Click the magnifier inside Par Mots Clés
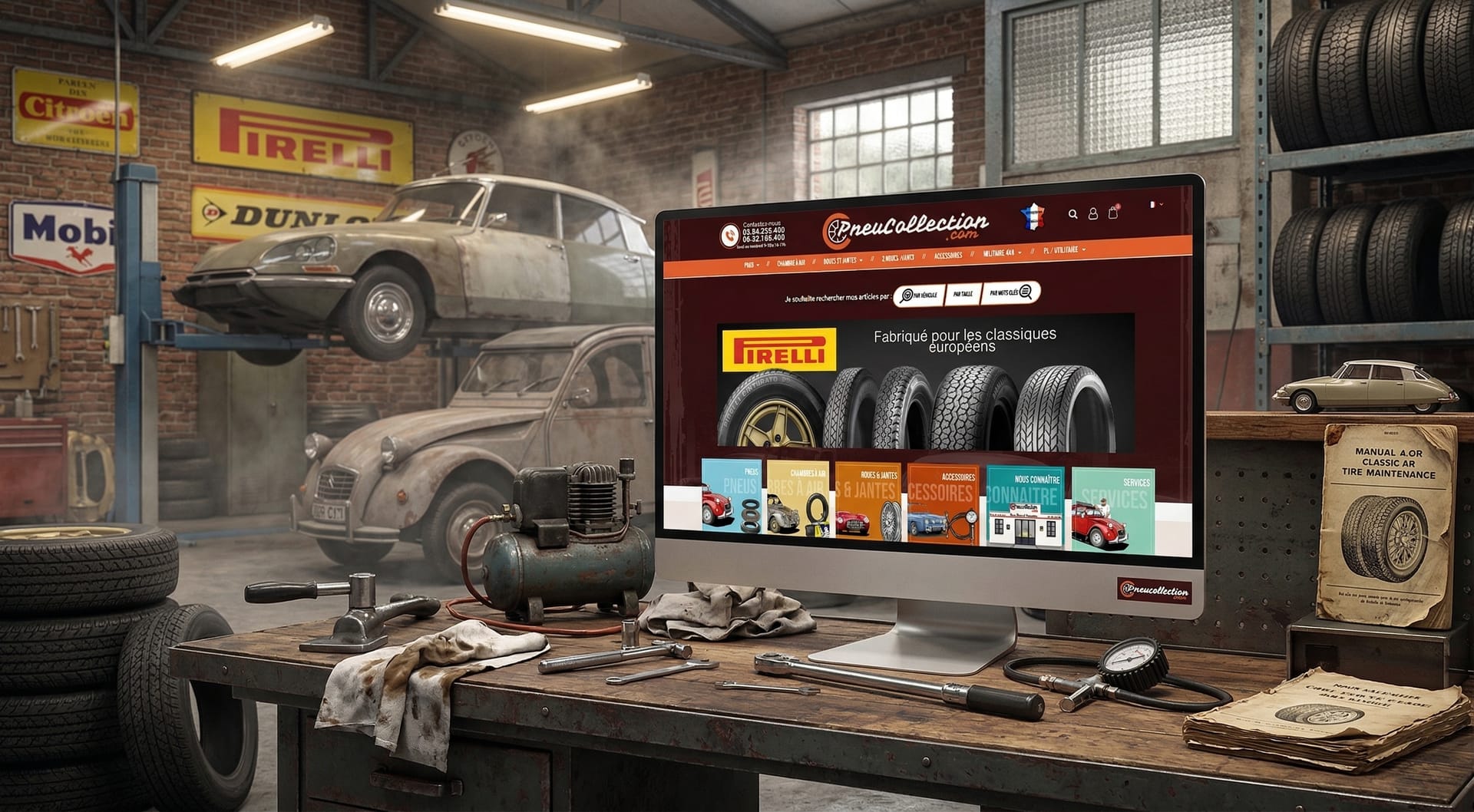The image size is (1474, 812). coord(1026,292)
